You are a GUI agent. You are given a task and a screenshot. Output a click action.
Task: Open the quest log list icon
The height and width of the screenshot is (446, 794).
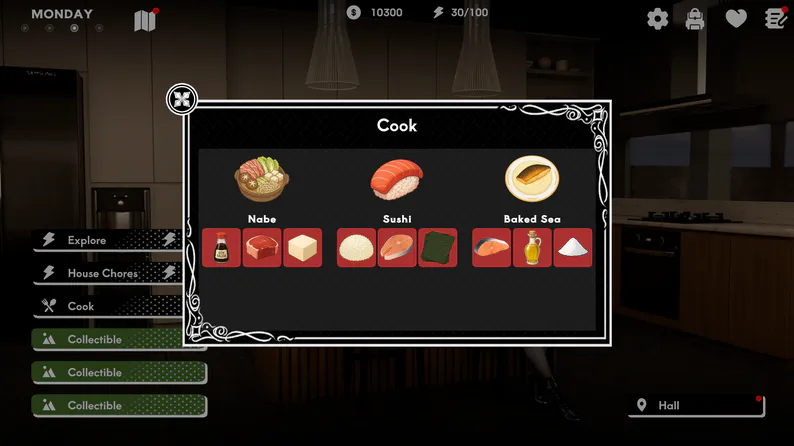pos(776,18)
